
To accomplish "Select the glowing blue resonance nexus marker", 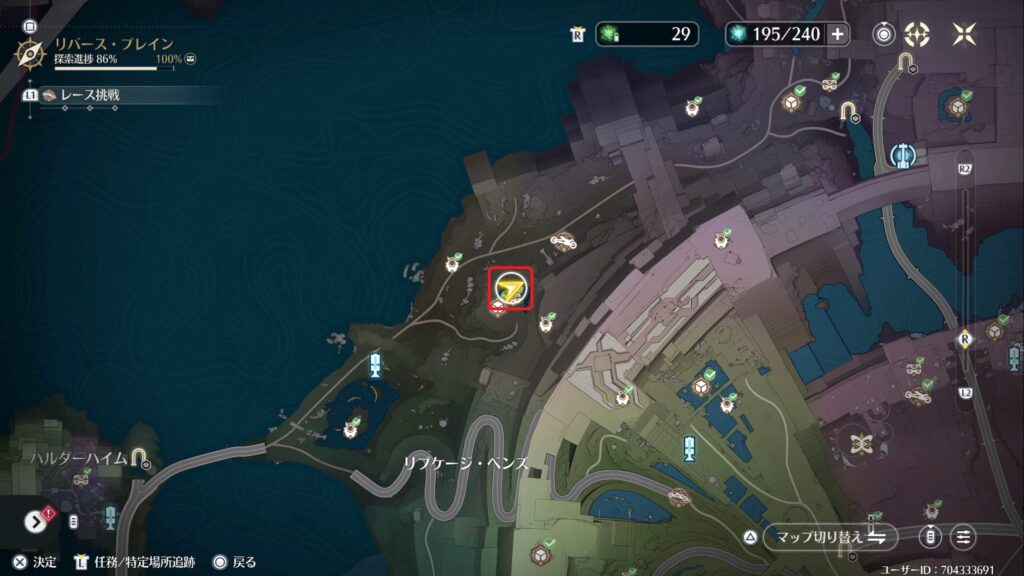I will tap(901, 157).
